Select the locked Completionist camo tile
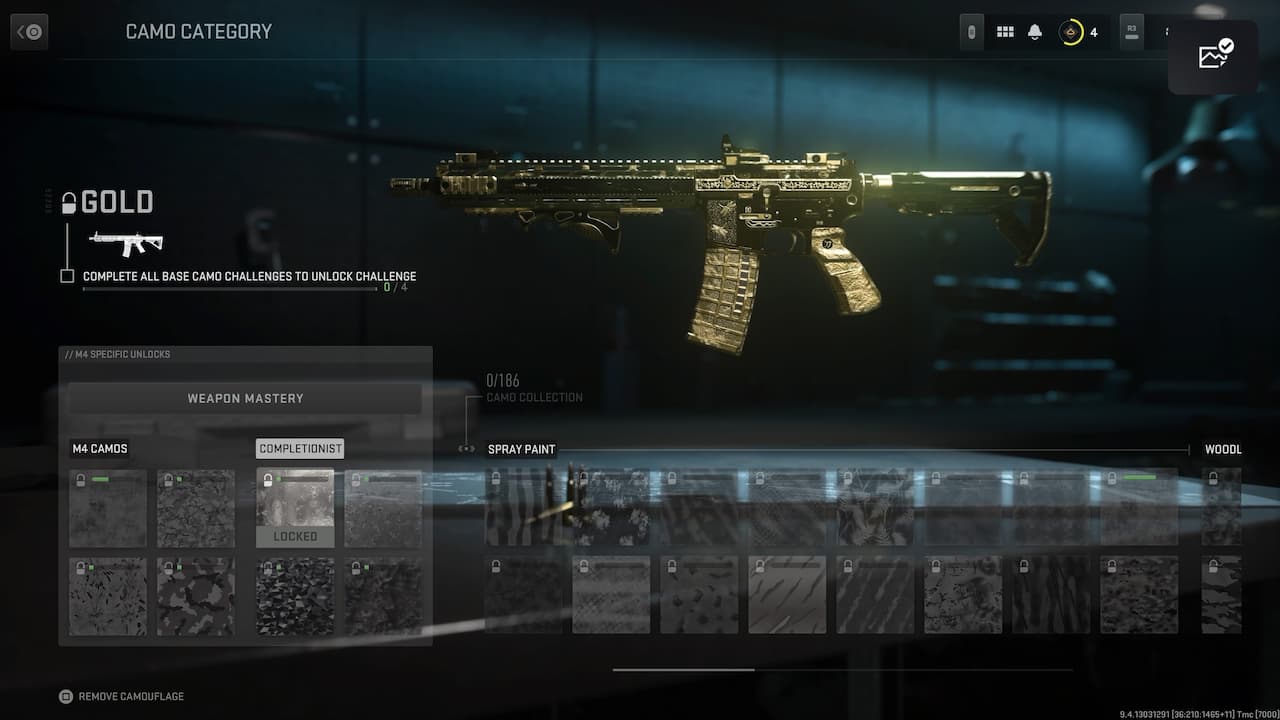The image size is (1280, 720). click(x=295, y=507)
